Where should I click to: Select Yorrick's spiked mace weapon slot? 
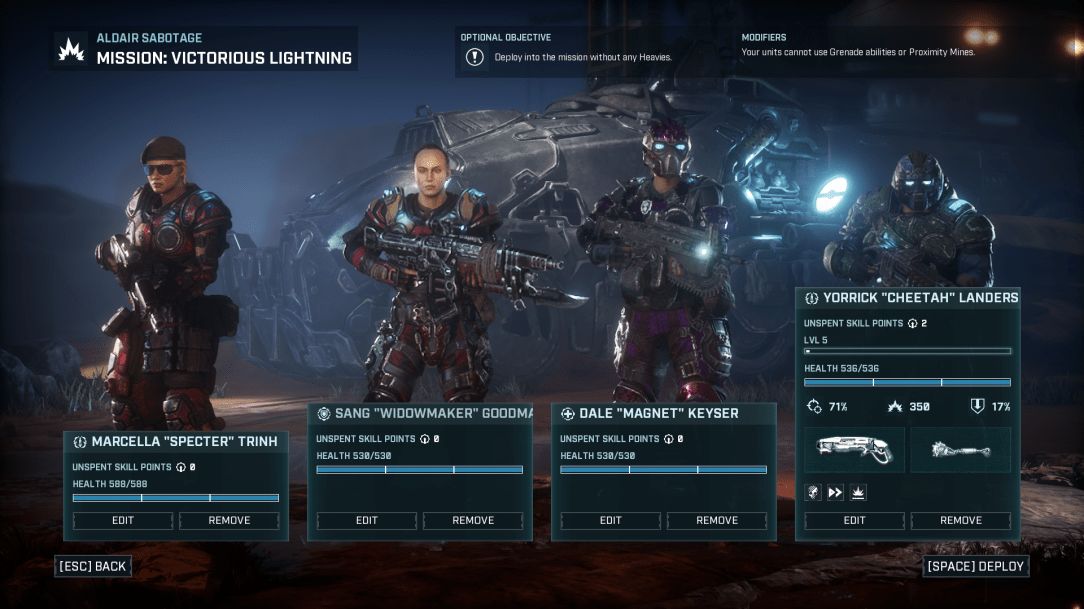pos(961,450)
